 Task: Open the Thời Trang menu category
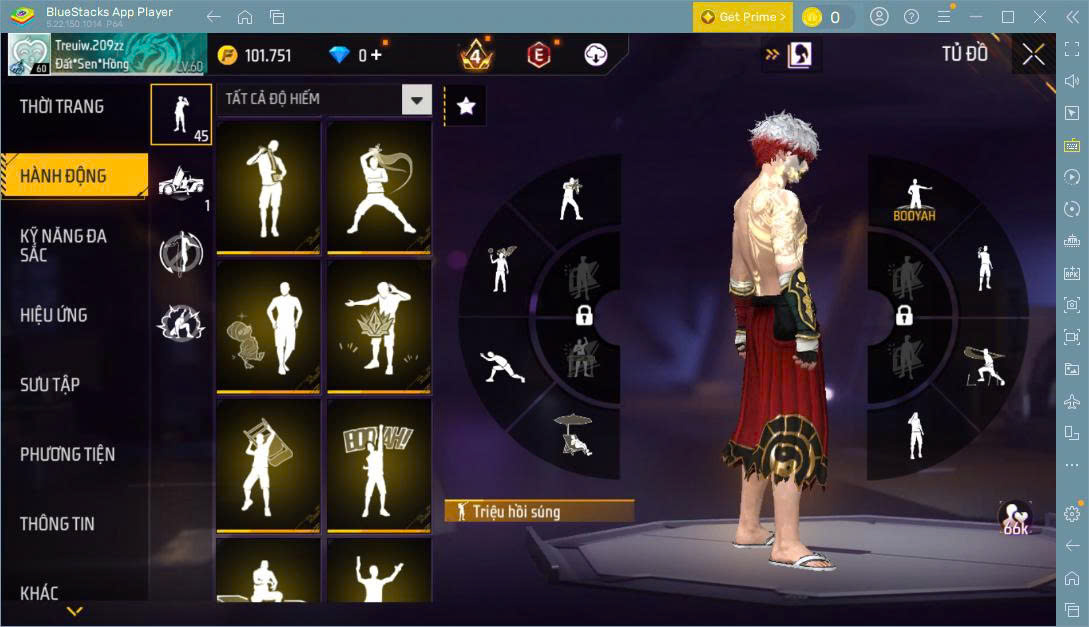62,107
